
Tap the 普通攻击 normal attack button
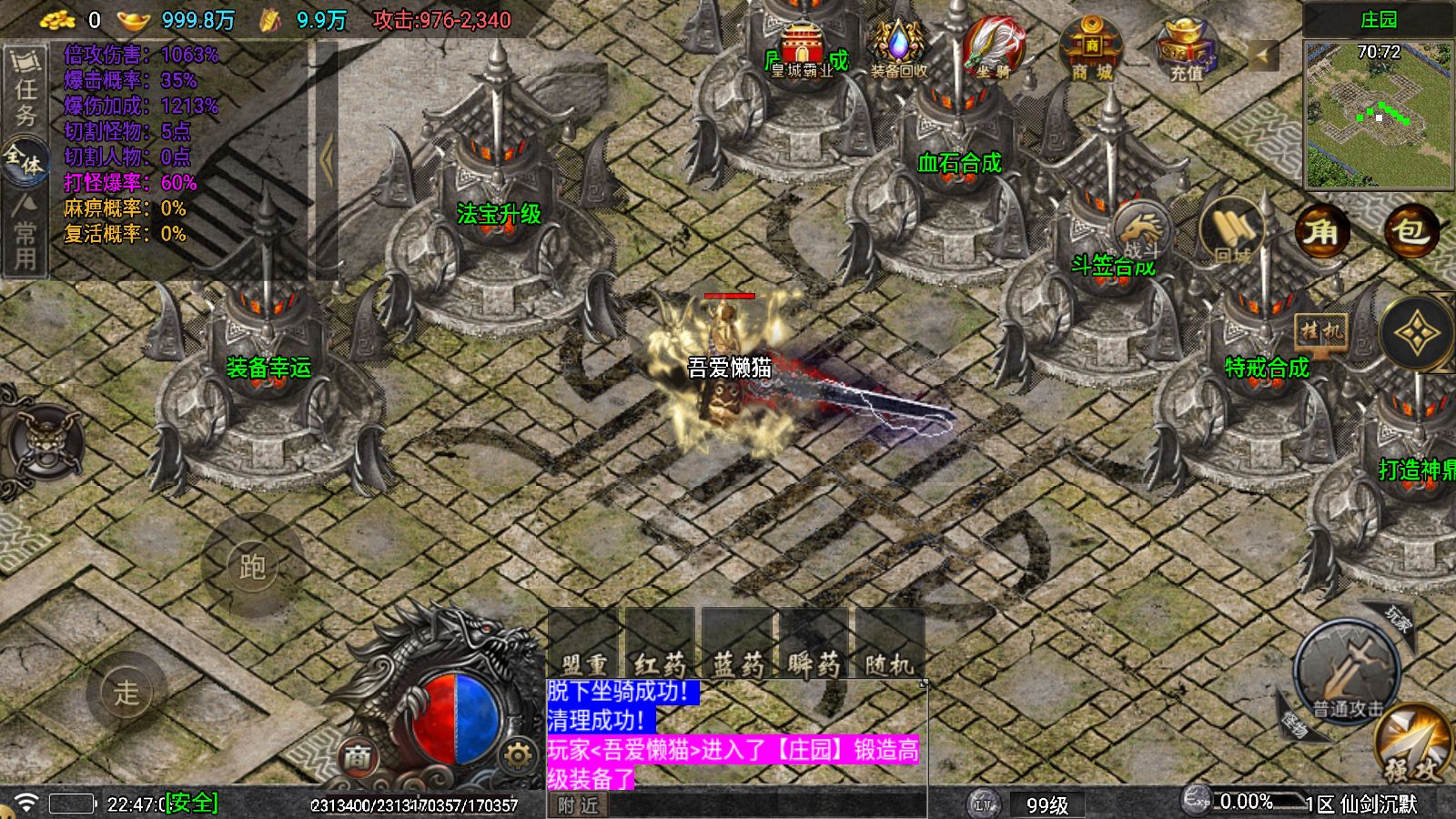click(1347, 672)
